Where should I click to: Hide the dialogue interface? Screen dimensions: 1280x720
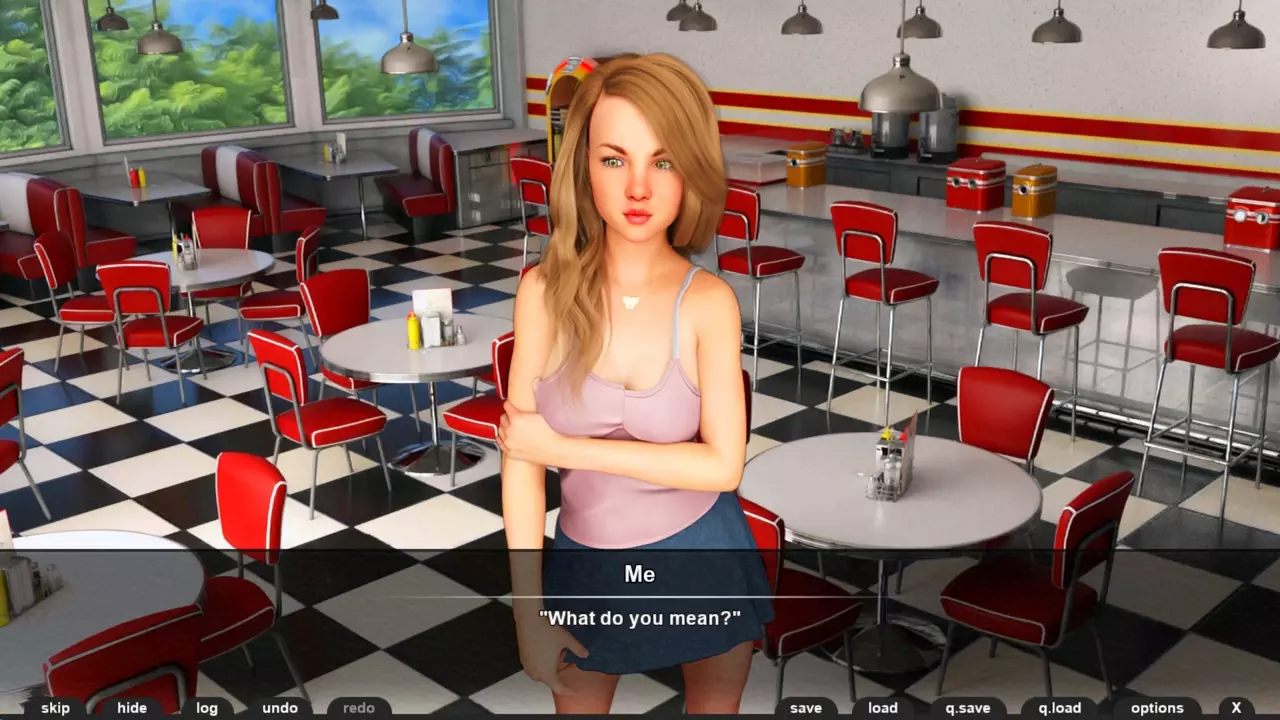click(x=132, y=708)
